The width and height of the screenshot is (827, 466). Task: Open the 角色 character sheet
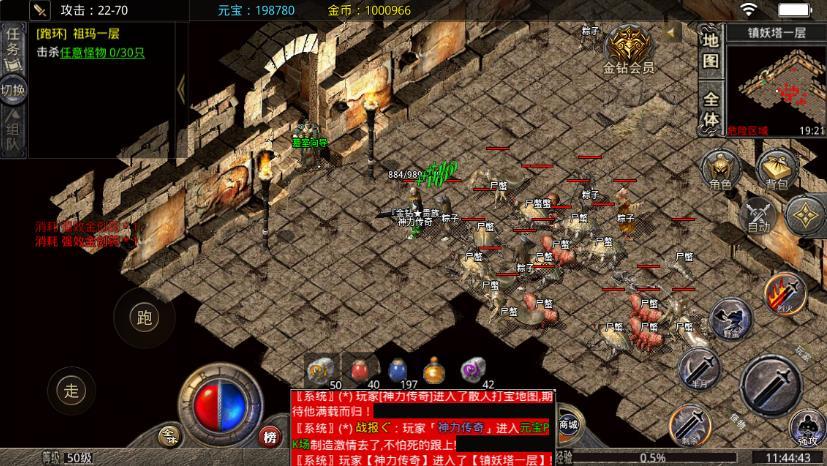(720, 168)
